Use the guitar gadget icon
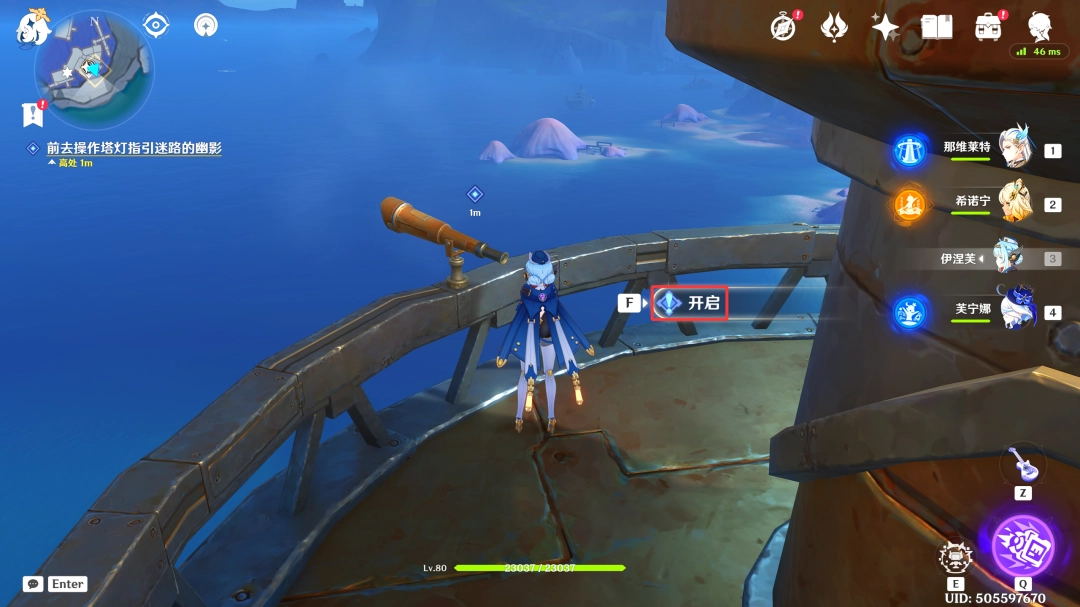 pos(1022,463)
